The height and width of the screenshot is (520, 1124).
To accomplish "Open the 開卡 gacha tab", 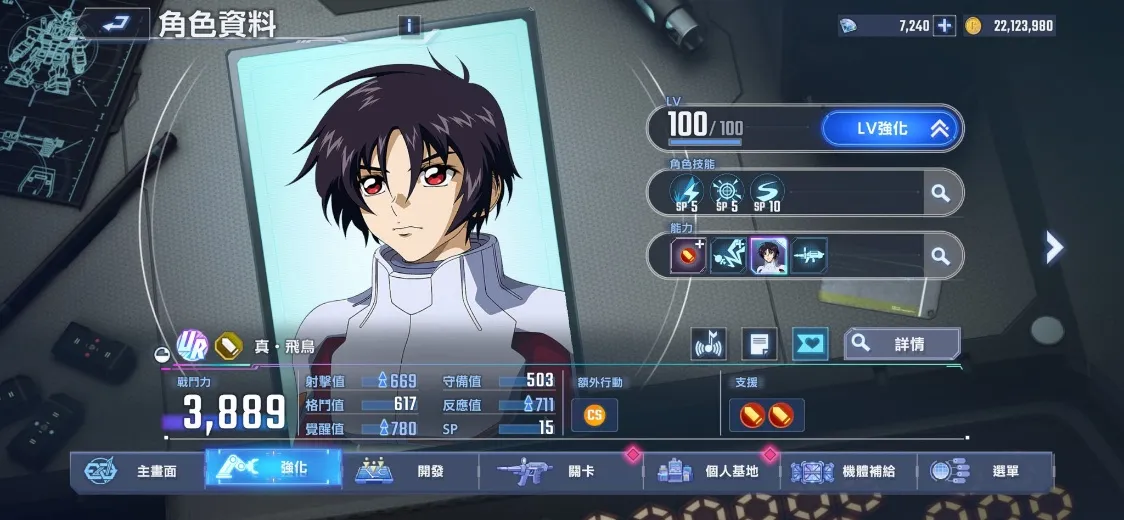I will [560, 471].
